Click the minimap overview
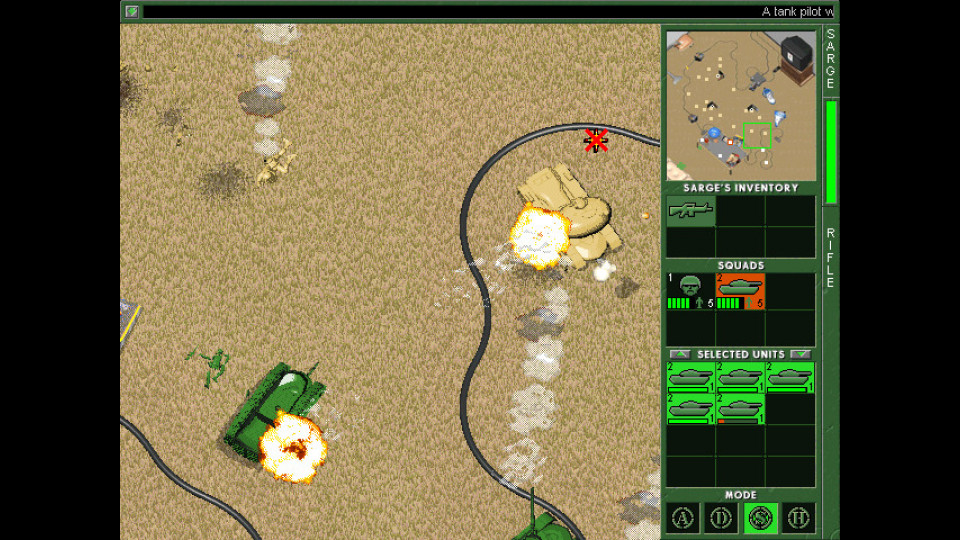The width and height of the screenshot is (960, 540). [740, 106]
